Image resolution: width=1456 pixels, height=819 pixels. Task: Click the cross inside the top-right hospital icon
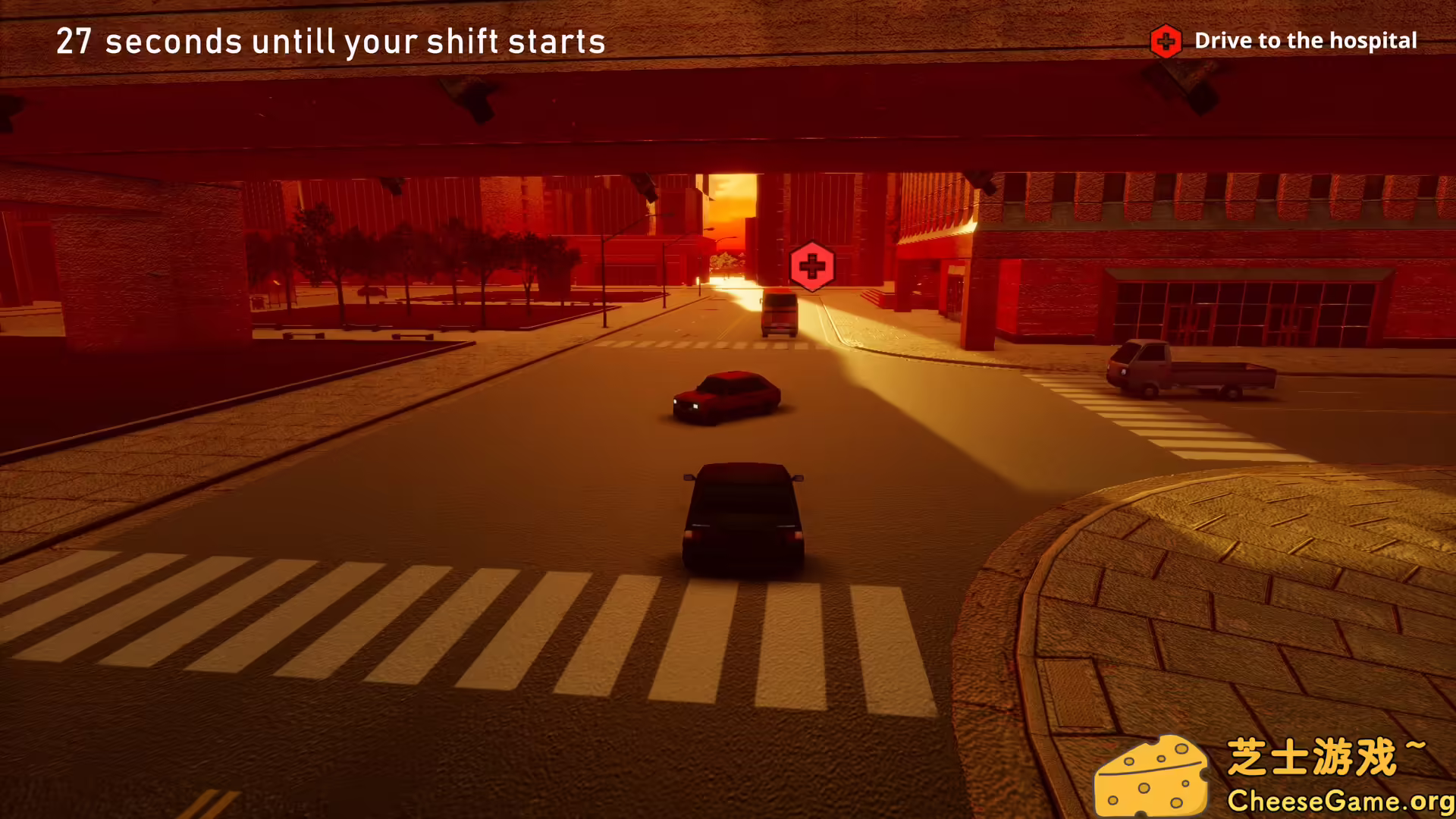coord(1166,40)
